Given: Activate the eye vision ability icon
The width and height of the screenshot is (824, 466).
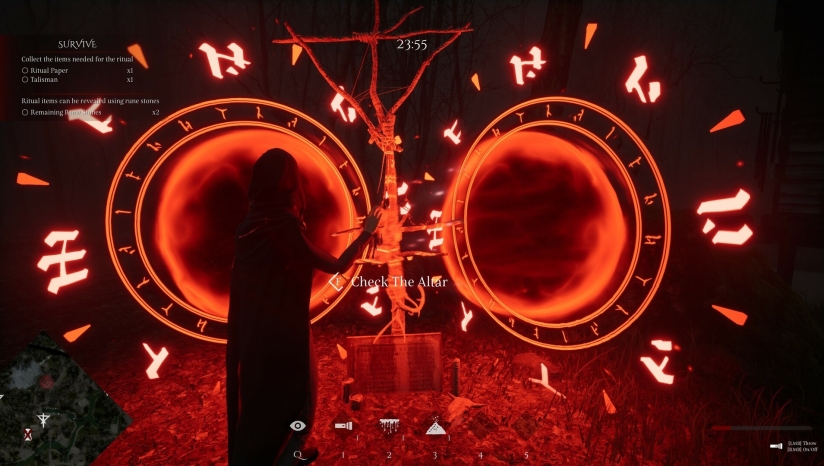Looking at the screenshot, I should point(298,426).
